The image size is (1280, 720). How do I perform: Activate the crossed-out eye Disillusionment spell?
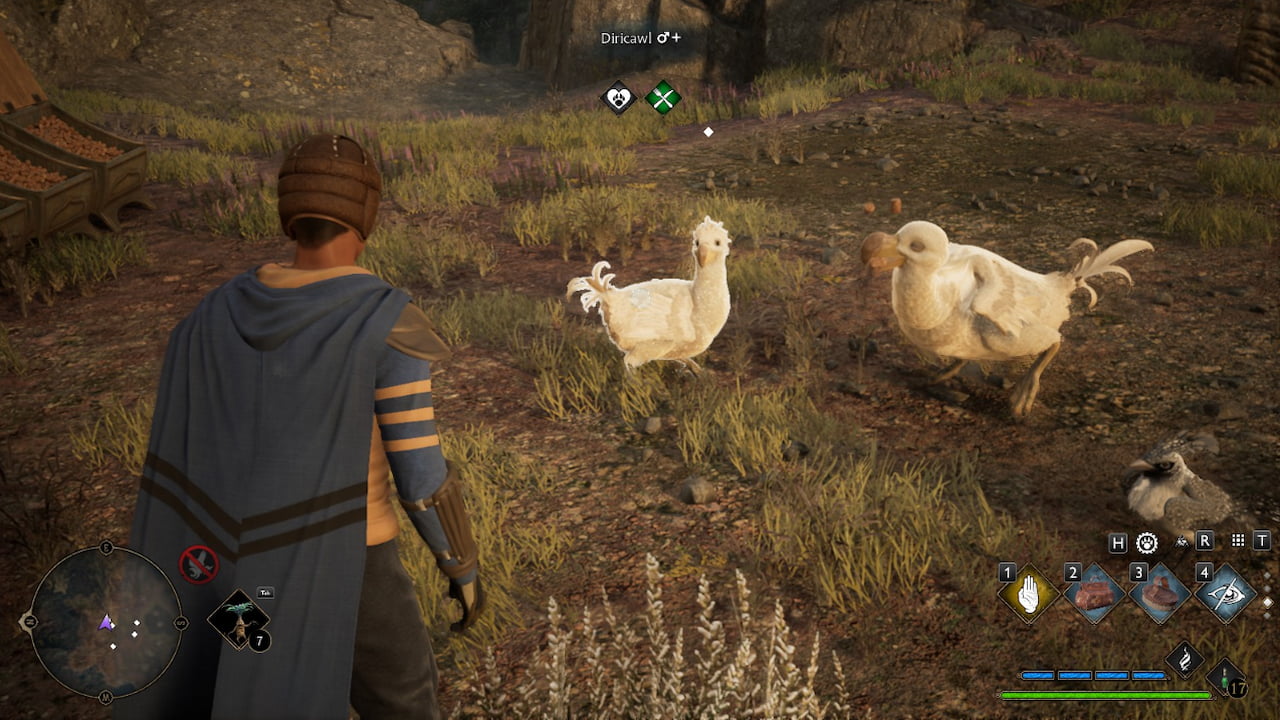[1225, 594]
